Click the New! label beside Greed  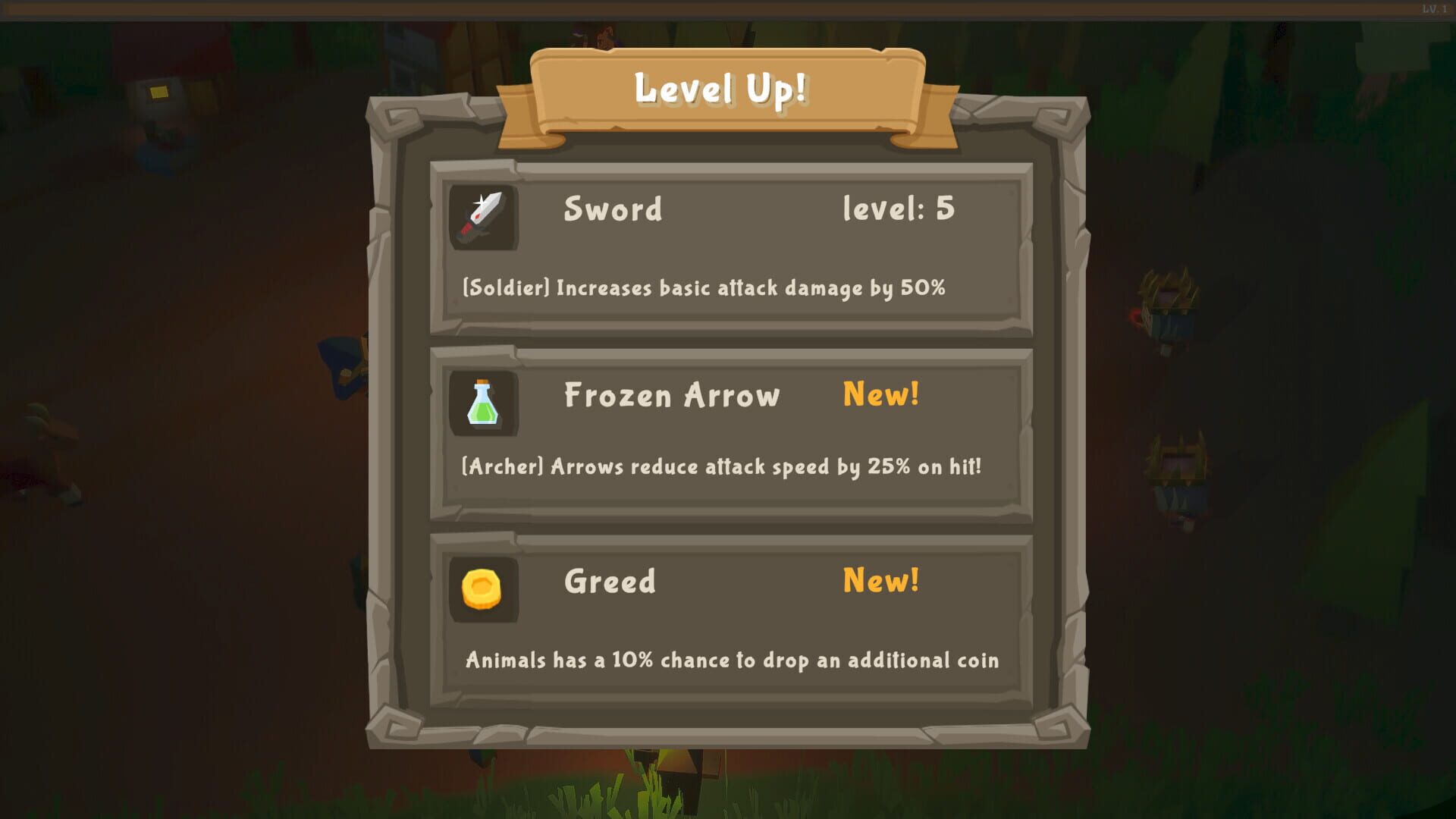tap(880, 581)
